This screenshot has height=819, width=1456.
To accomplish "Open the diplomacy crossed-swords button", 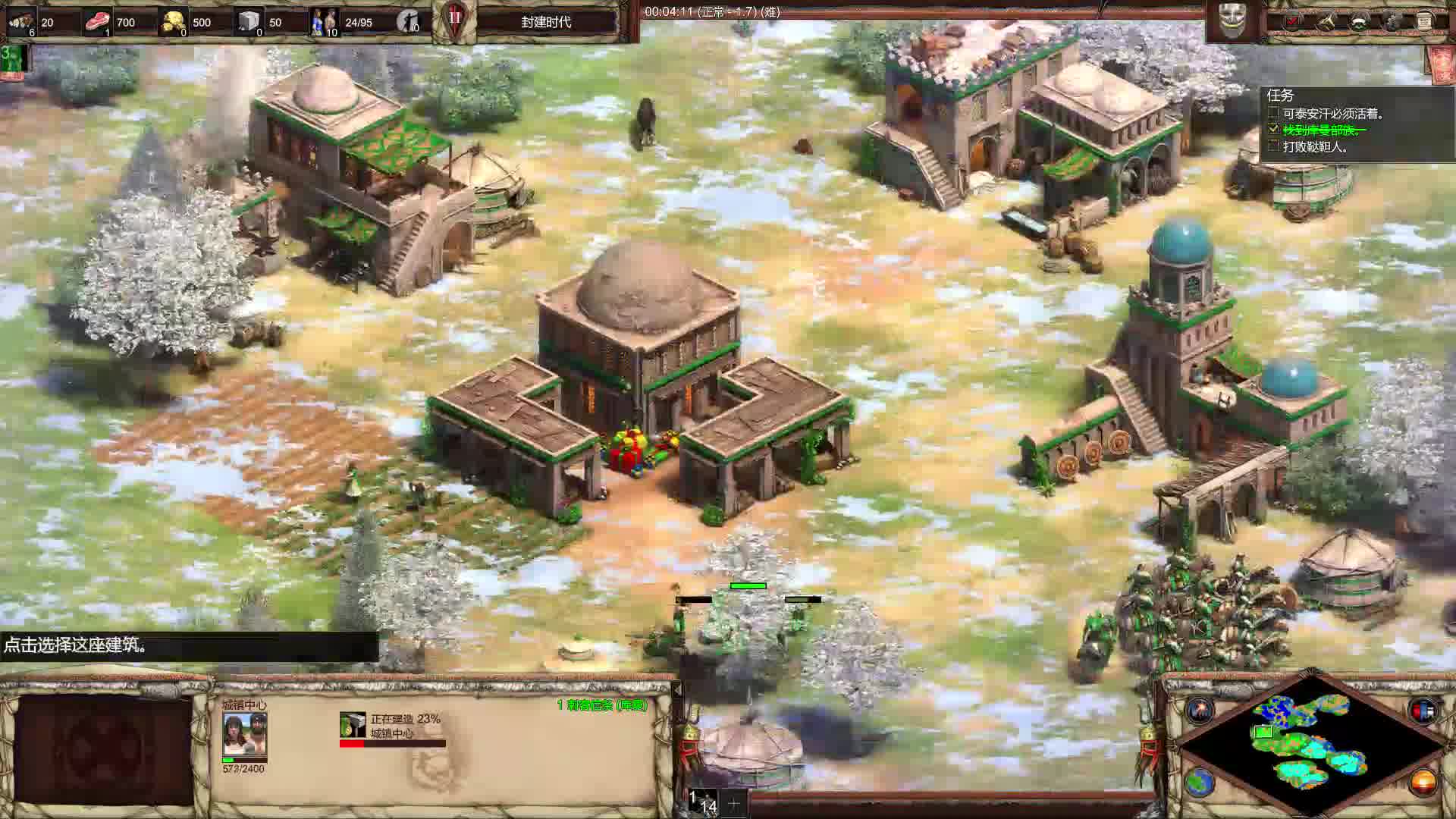I will coord(1326,21).
